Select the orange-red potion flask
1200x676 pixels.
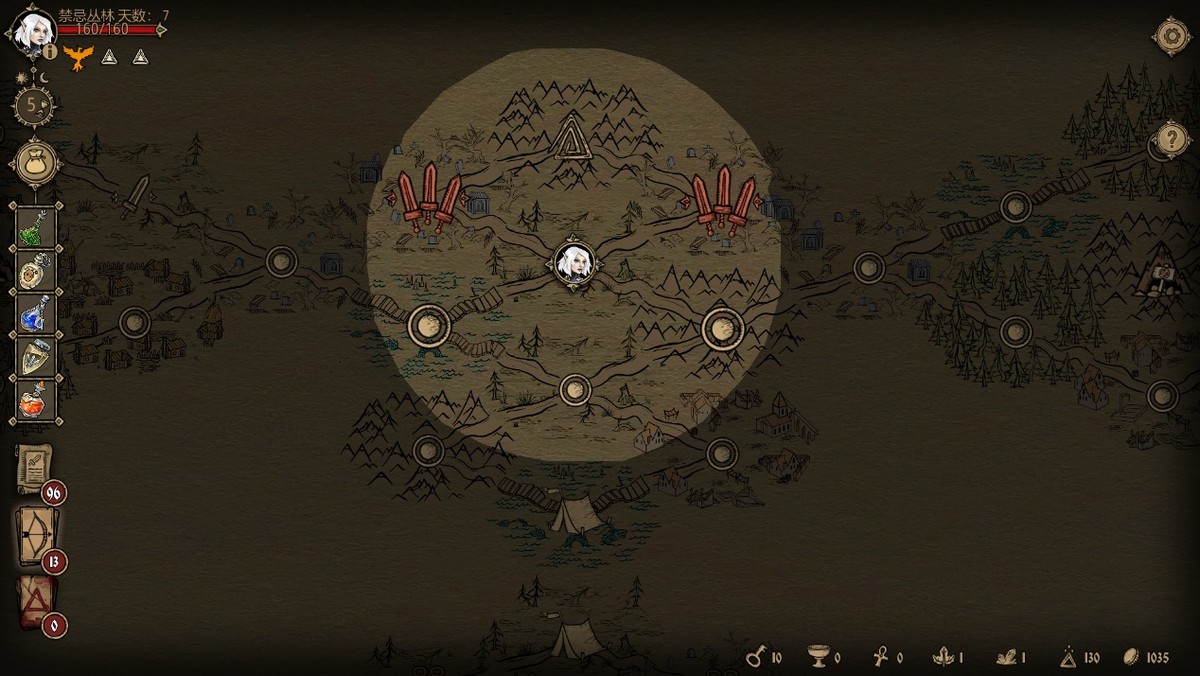click(37, 401)
